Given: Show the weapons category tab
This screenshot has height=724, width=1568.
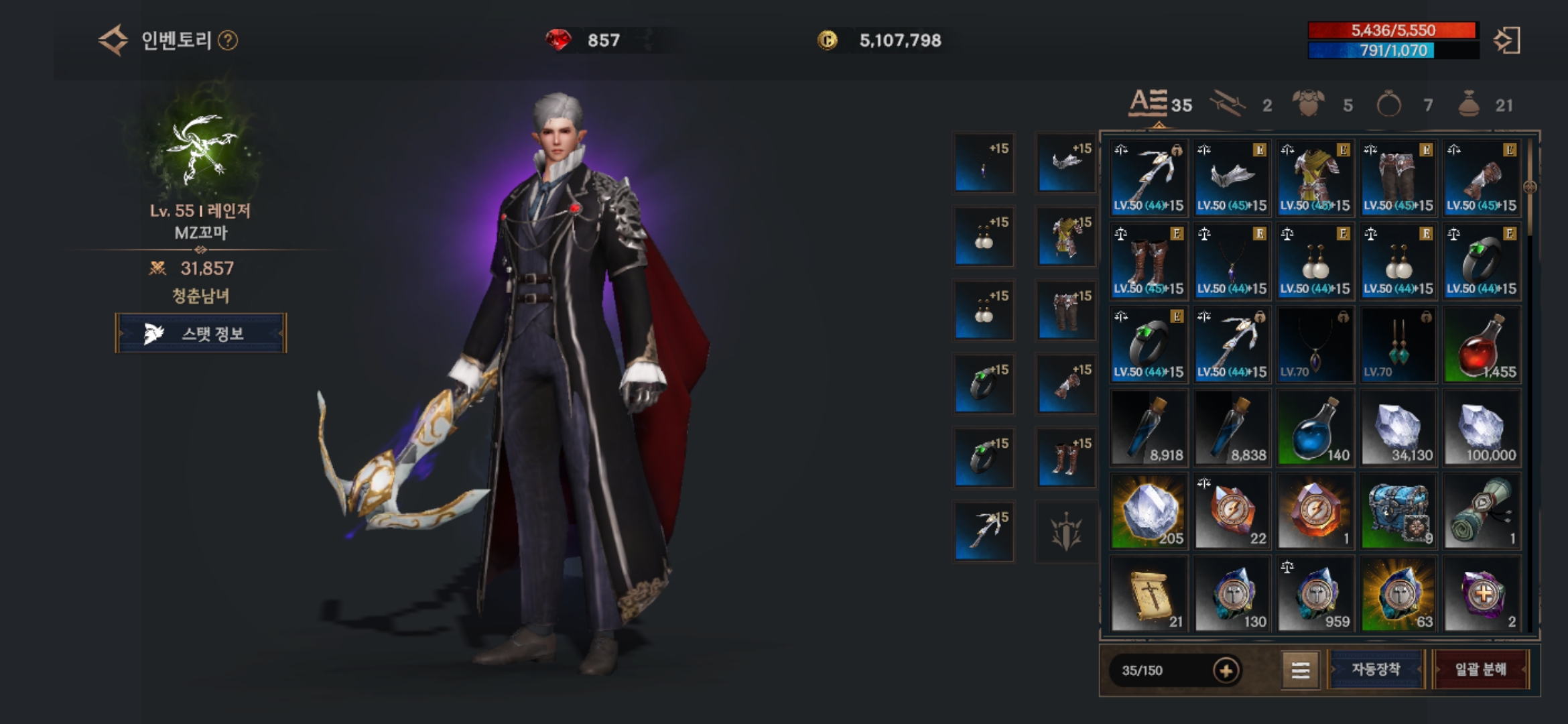Looking at the screenshot, I should point(1240,105).
